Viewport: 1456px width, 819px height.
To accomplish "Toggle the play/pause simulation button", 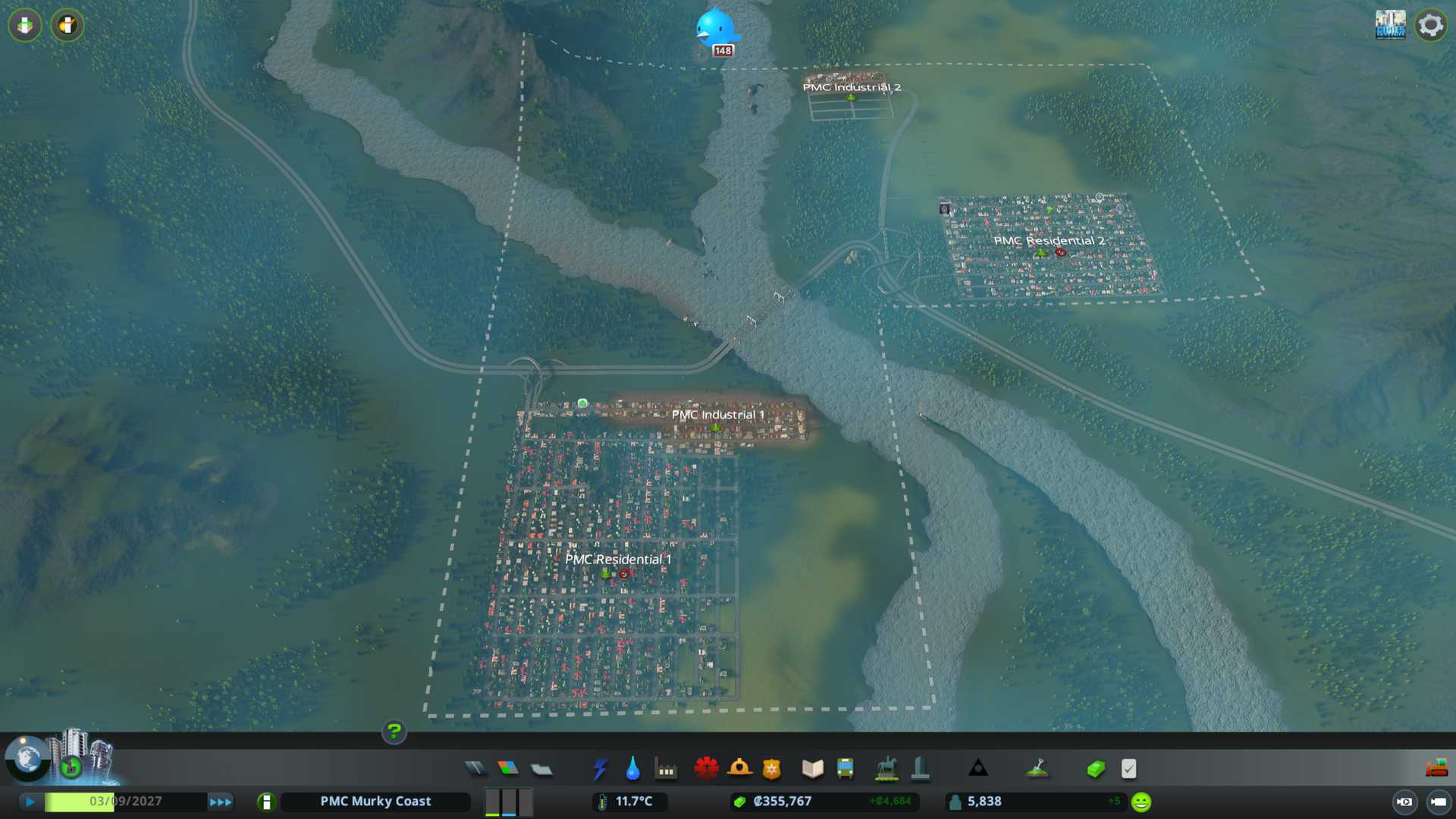I will click(x=30, y=802).
